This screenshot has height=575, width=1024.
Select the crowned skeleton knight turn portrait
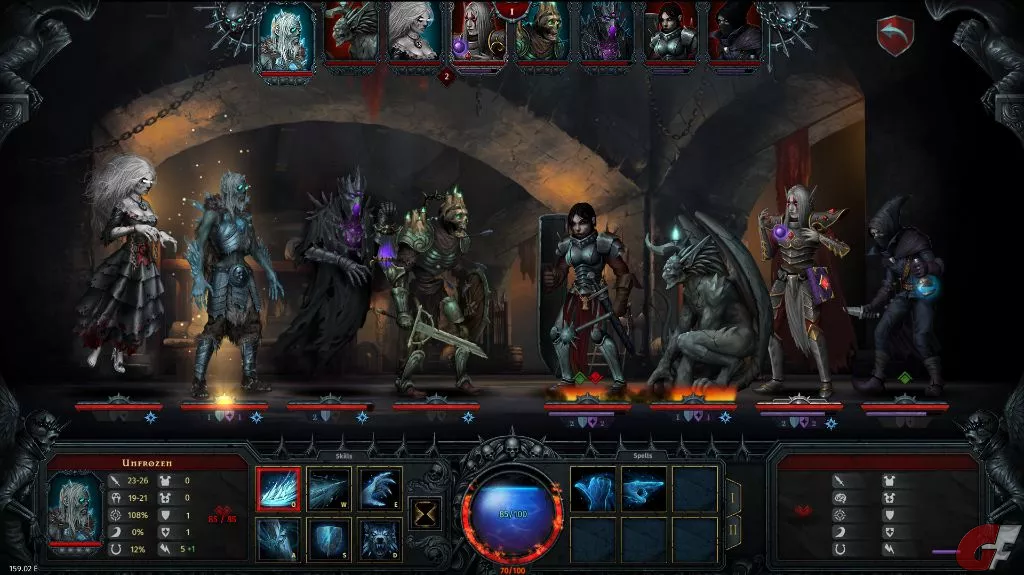click(x=543, y=31)
